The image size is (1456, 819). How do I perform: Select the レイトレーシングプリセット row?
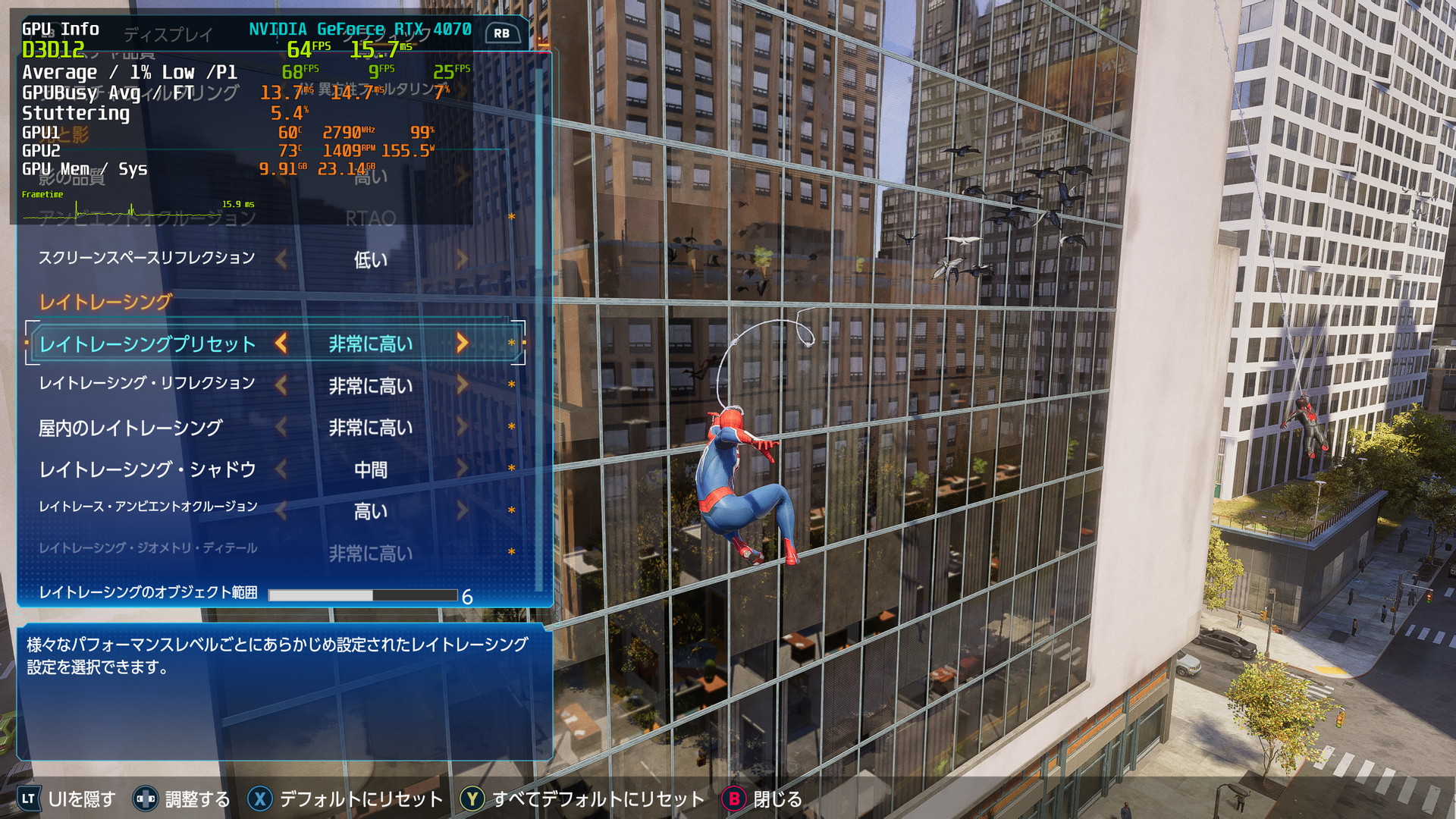(148, 344)
